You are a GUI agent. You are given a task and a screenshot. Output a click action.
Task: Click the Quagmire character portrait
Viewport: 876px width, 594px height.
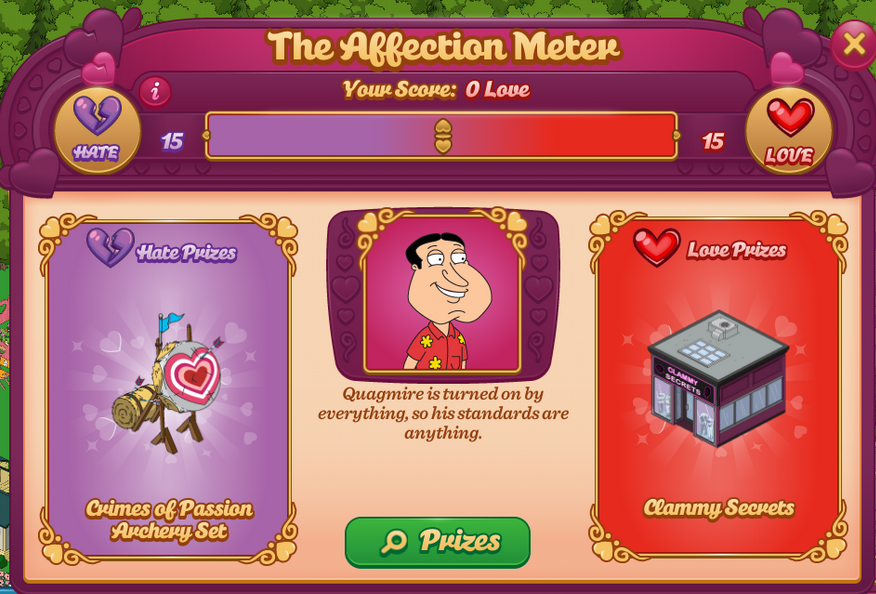(x=442, y=295)
